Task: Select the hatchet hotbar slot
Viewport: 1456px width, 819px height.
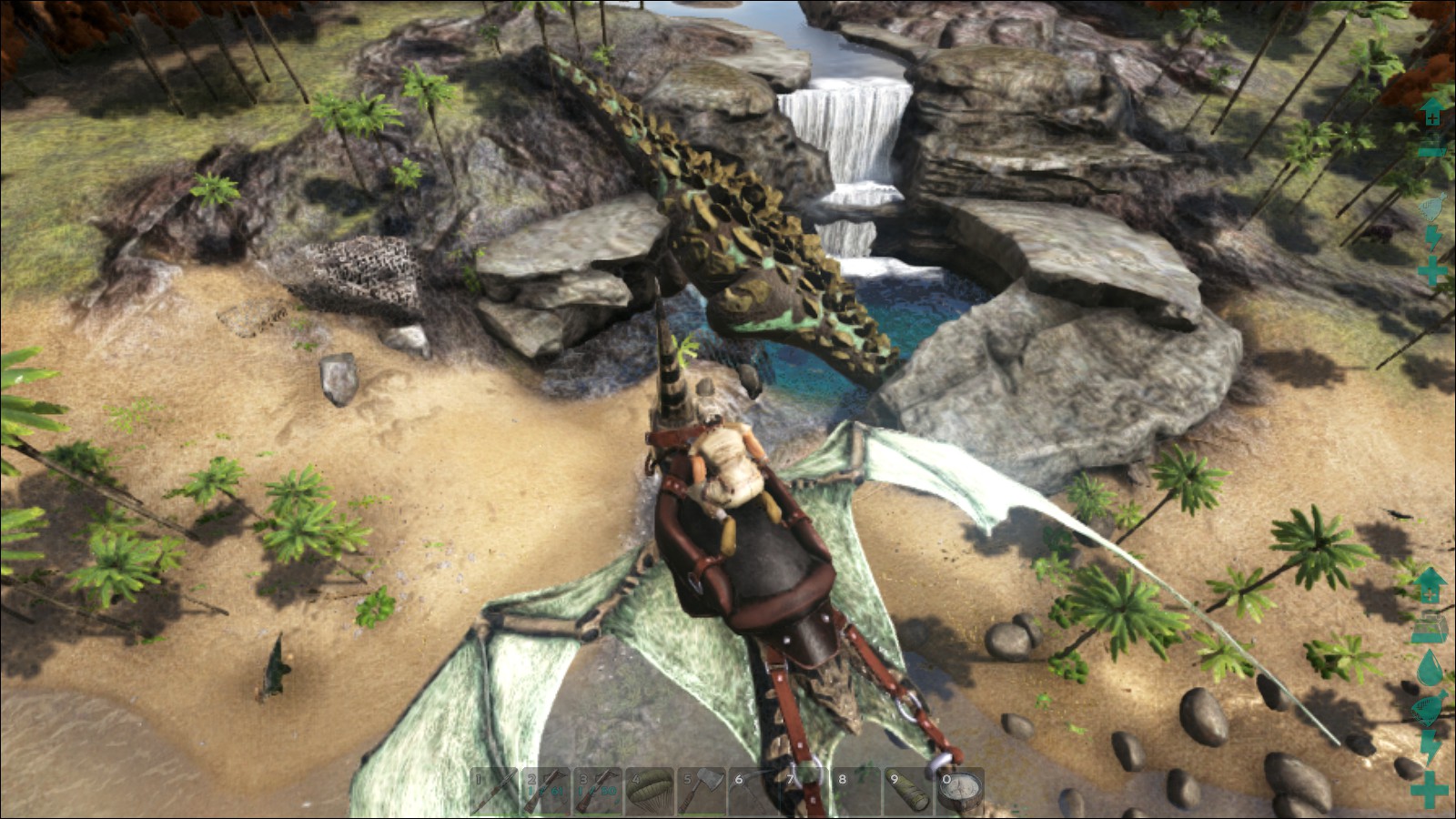Action: pos(702,792)
